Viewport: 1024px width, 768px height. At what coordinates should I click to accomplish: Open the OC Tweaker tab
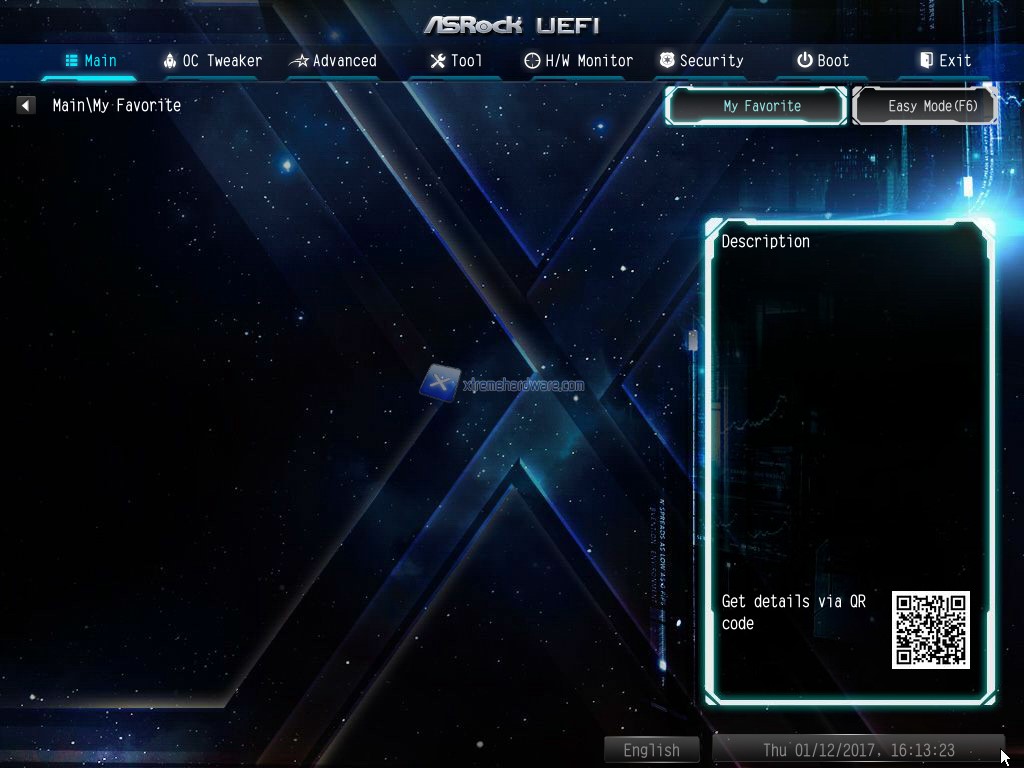pyautogui.click(x=212, y=61)
